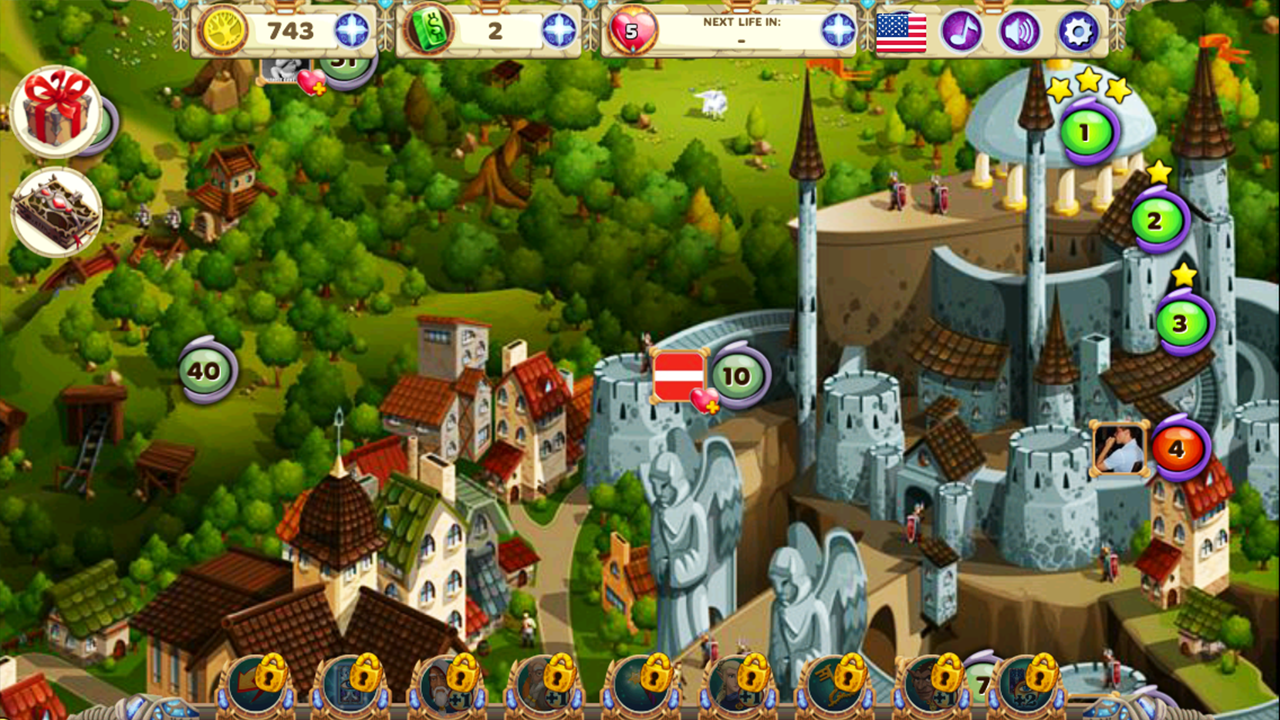Viewport: 1280px width, 720px height.
Task: Open level 3 with one star
Action: click(x=1180, y=322)
